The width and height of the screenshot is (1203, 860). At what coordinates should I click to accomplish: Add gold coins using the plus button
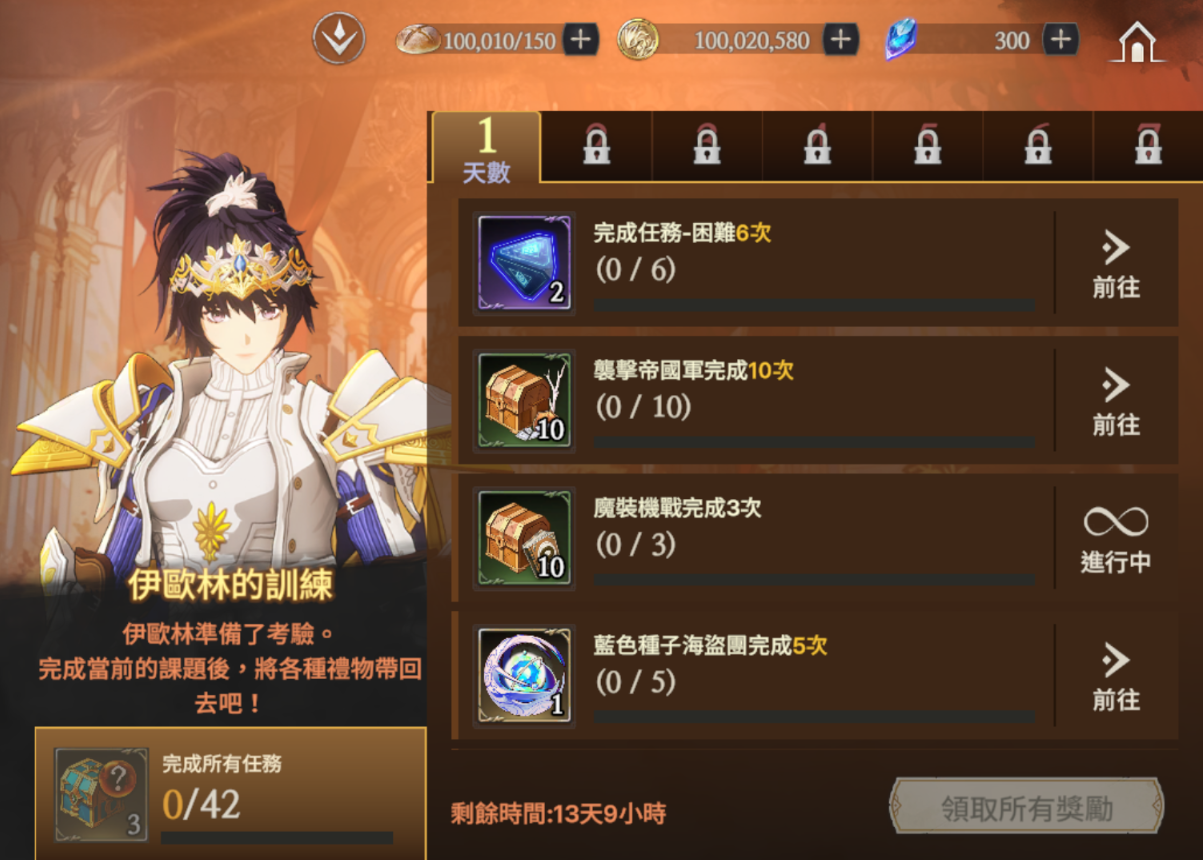(x=840, y=40)
